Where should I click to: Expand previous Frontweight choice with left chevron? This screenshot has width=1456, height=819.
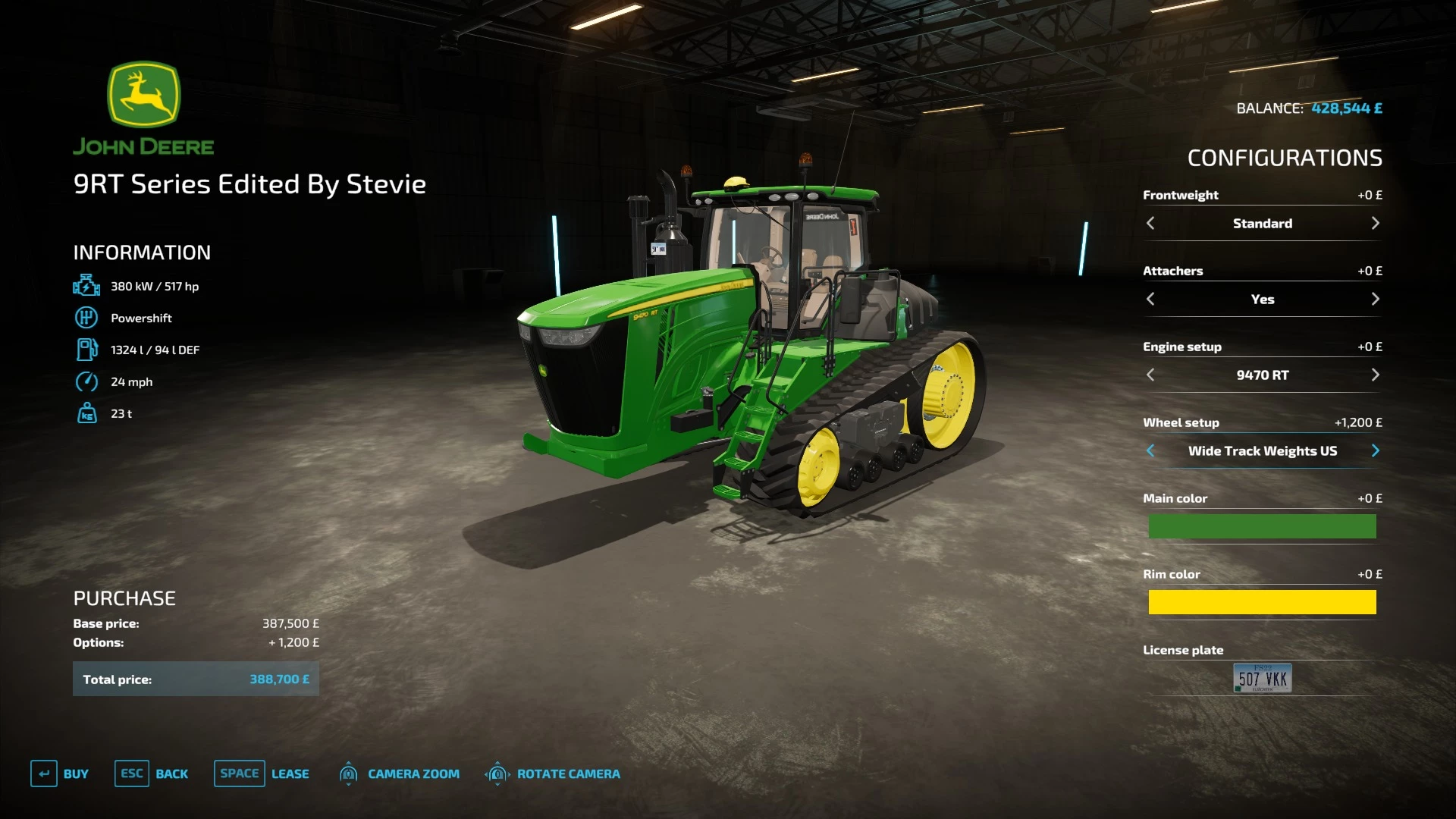click(x=1151, y=223)
